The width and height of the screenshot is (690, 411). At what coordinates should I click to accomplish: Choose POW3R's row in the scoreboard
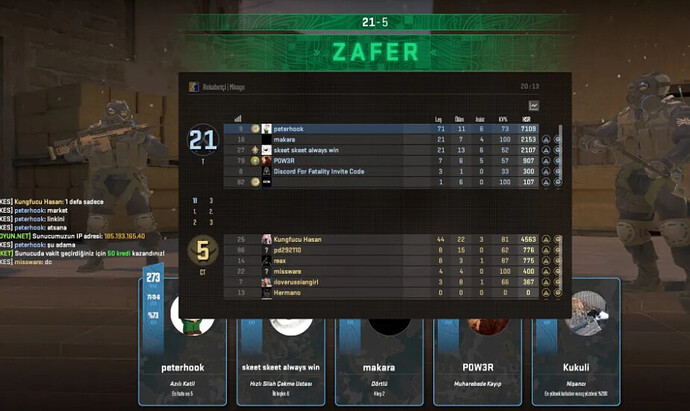point(390,161)
